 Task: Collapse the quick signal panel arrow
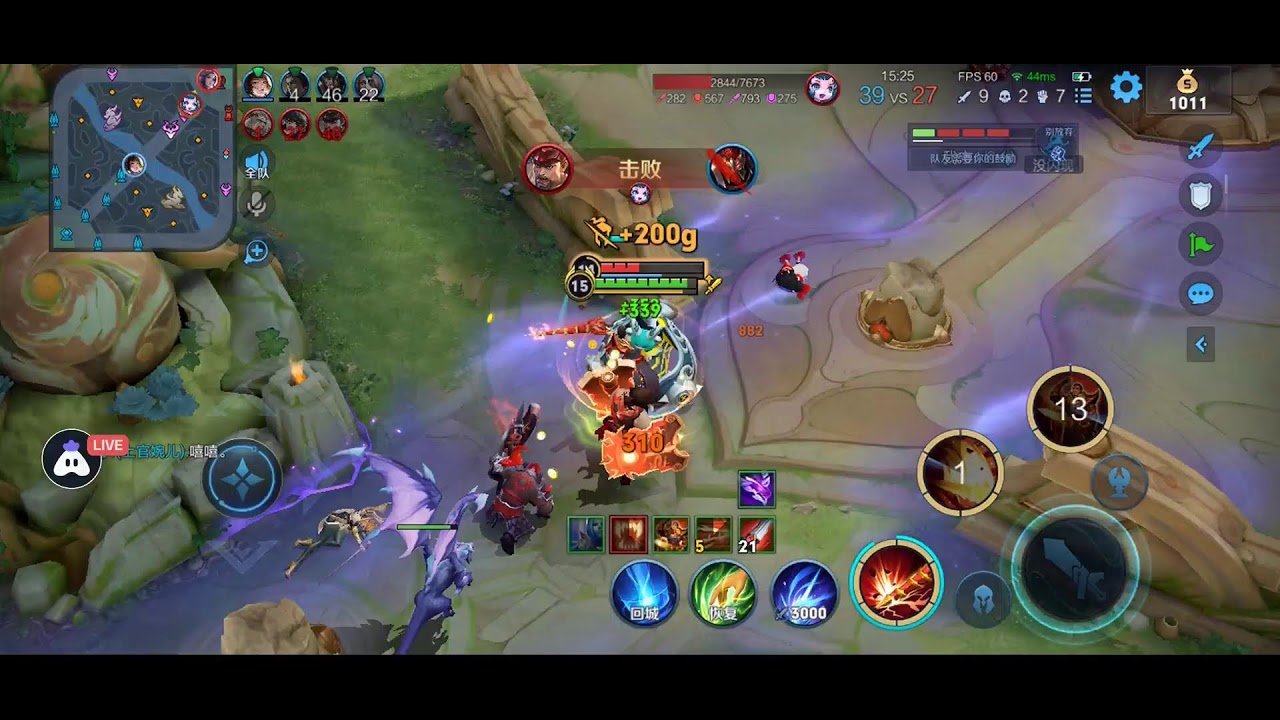tap(1200, 342)
